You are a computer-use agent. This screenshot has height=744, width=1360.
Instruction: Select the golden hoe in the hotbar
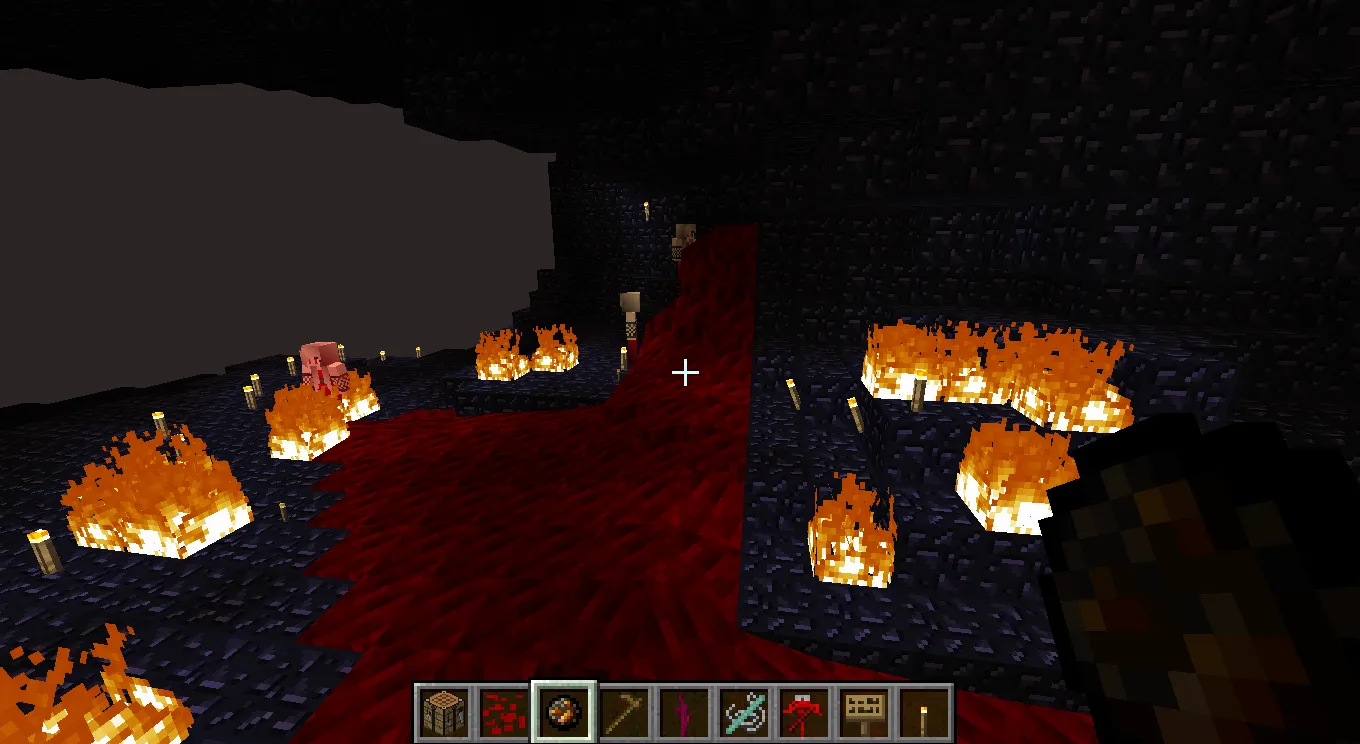[622, 710]
